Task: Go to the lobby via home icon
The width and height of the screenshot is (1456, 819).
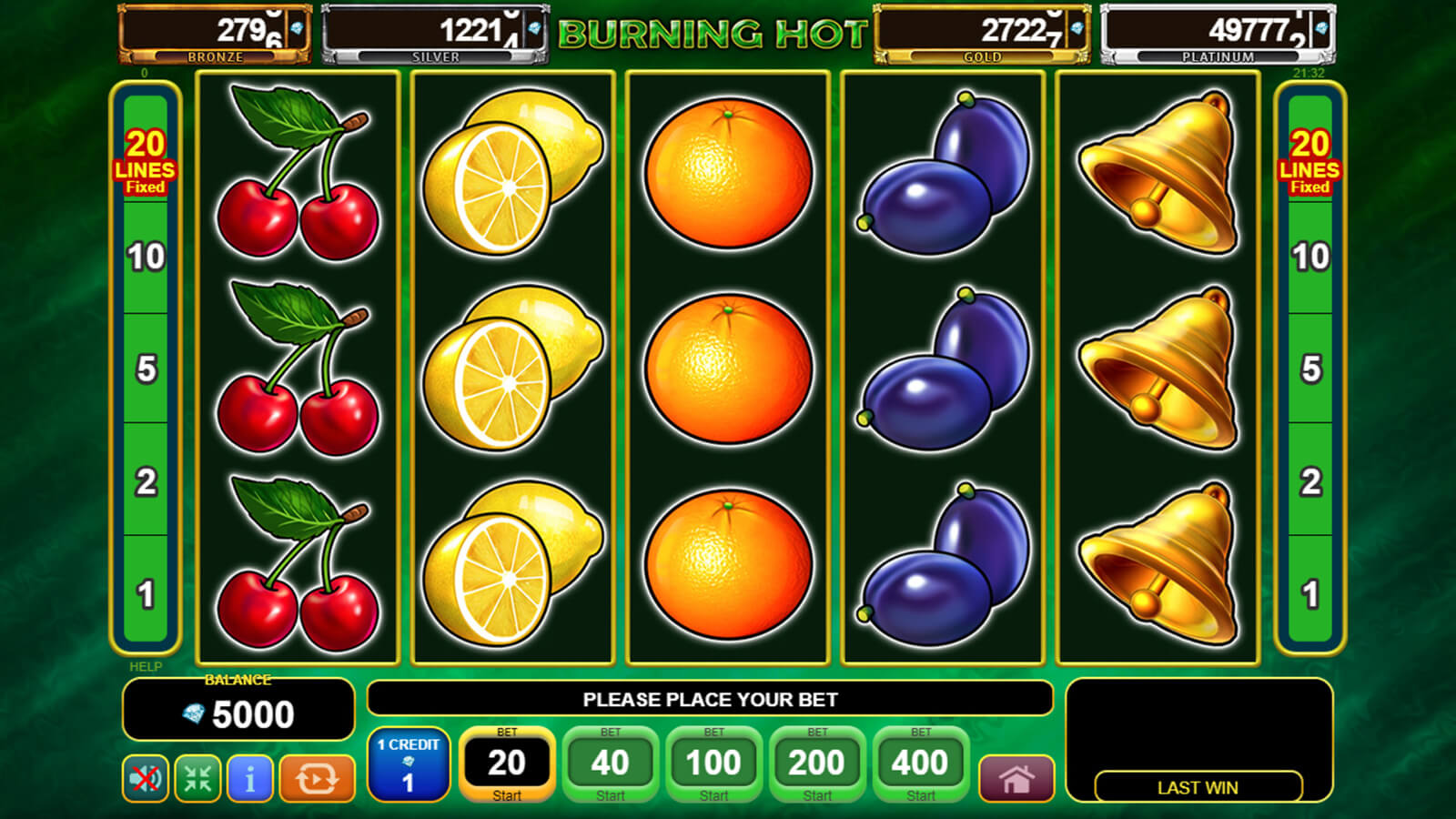Action: [x=1016, y=779]
